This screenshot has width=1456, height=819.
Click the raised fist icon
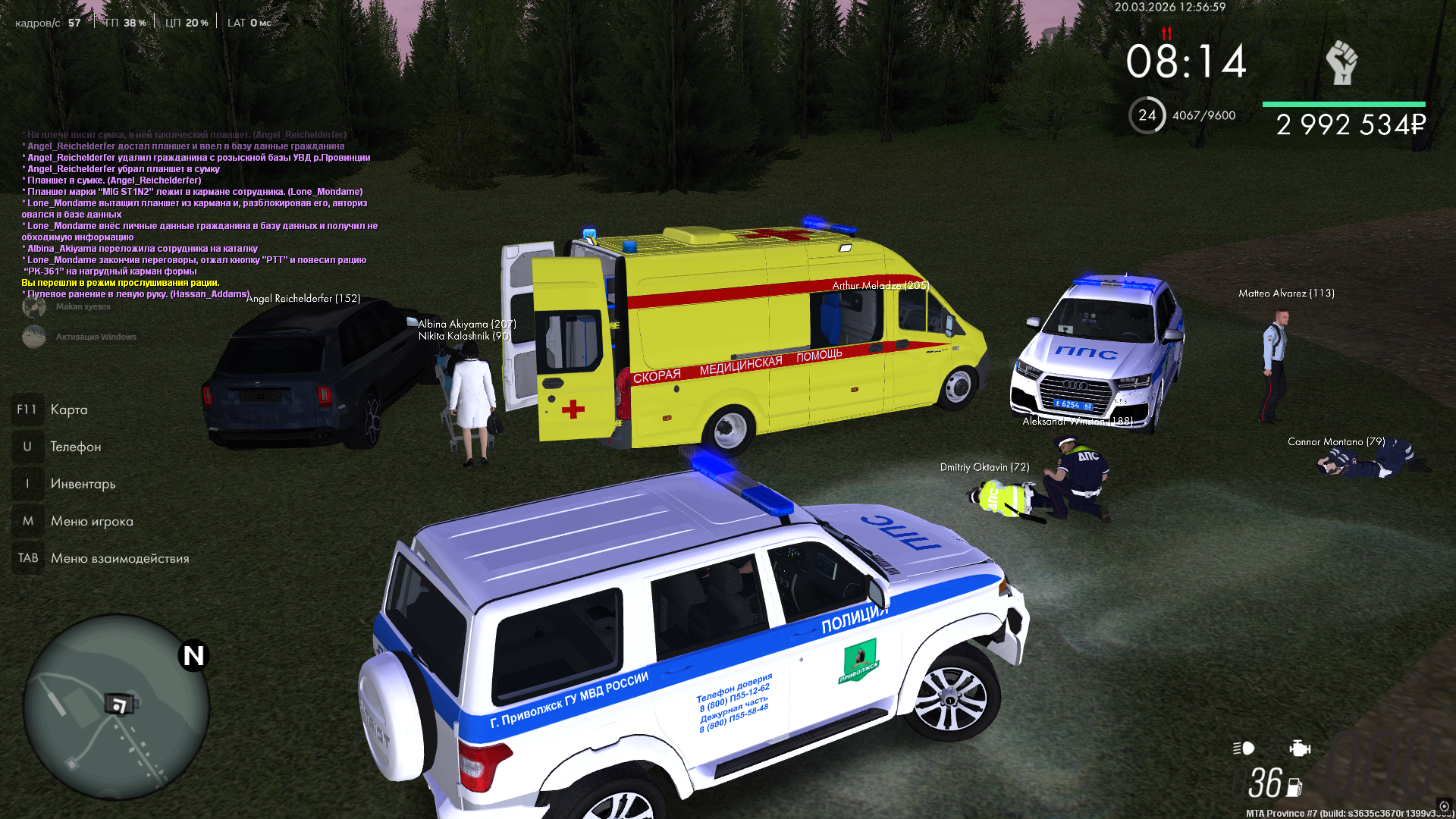[1341, 62]
